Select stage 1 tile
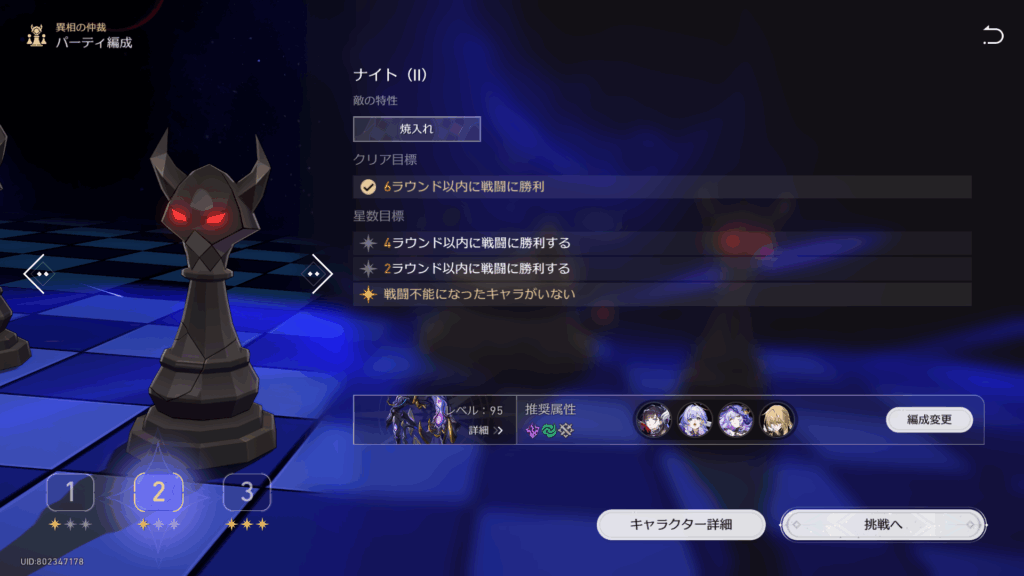 pyautogui.click(x=70, y=492)
